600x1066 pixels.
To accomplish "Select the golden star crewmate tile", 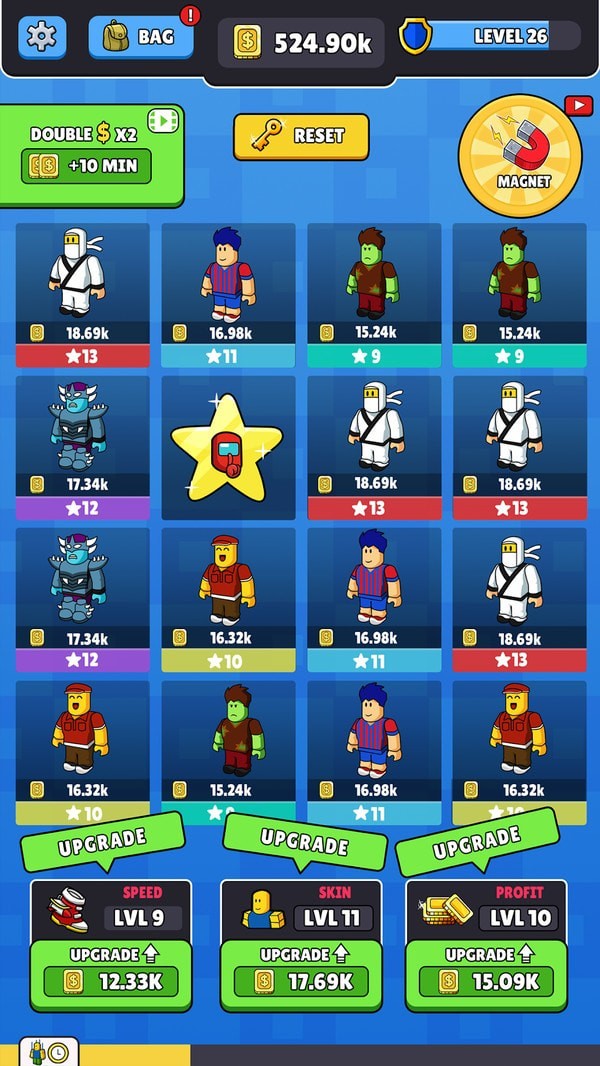I will tap(228, 447).
